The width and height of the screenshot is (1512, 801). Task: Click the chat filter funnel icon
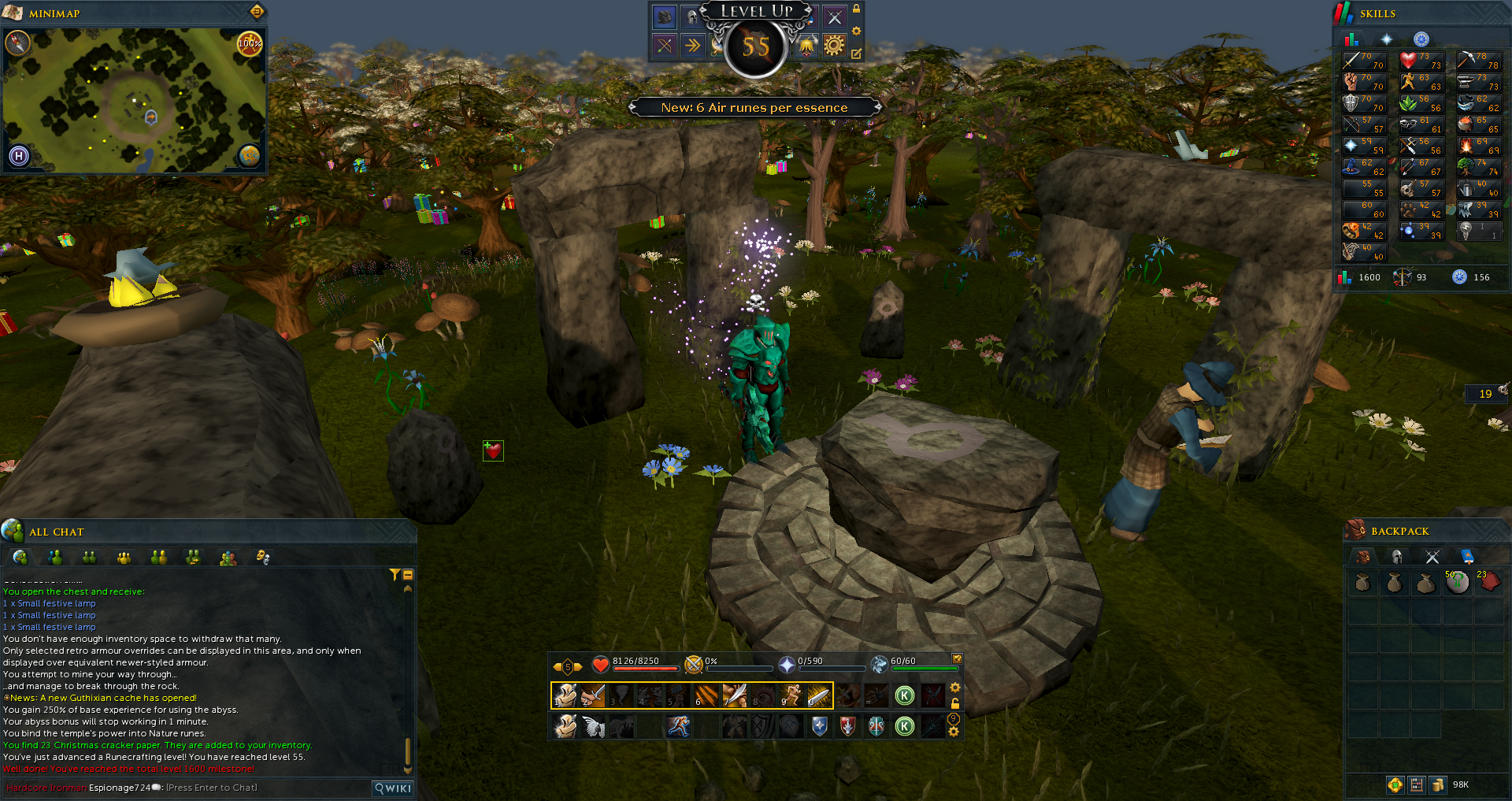[x=395, y=575]
